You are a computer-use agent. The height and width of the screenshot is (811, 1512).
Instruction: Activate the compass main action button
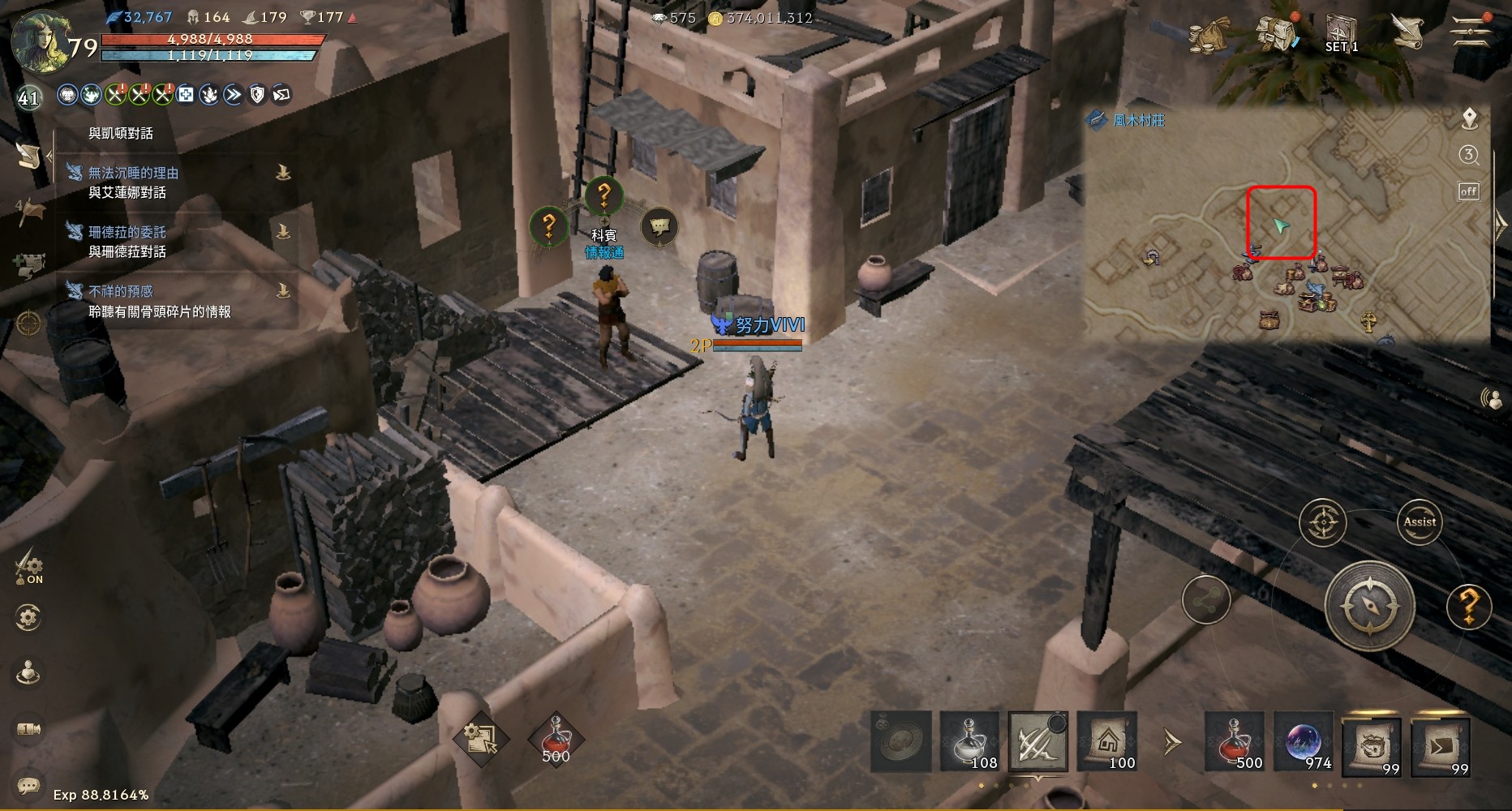pos(1370,606)
